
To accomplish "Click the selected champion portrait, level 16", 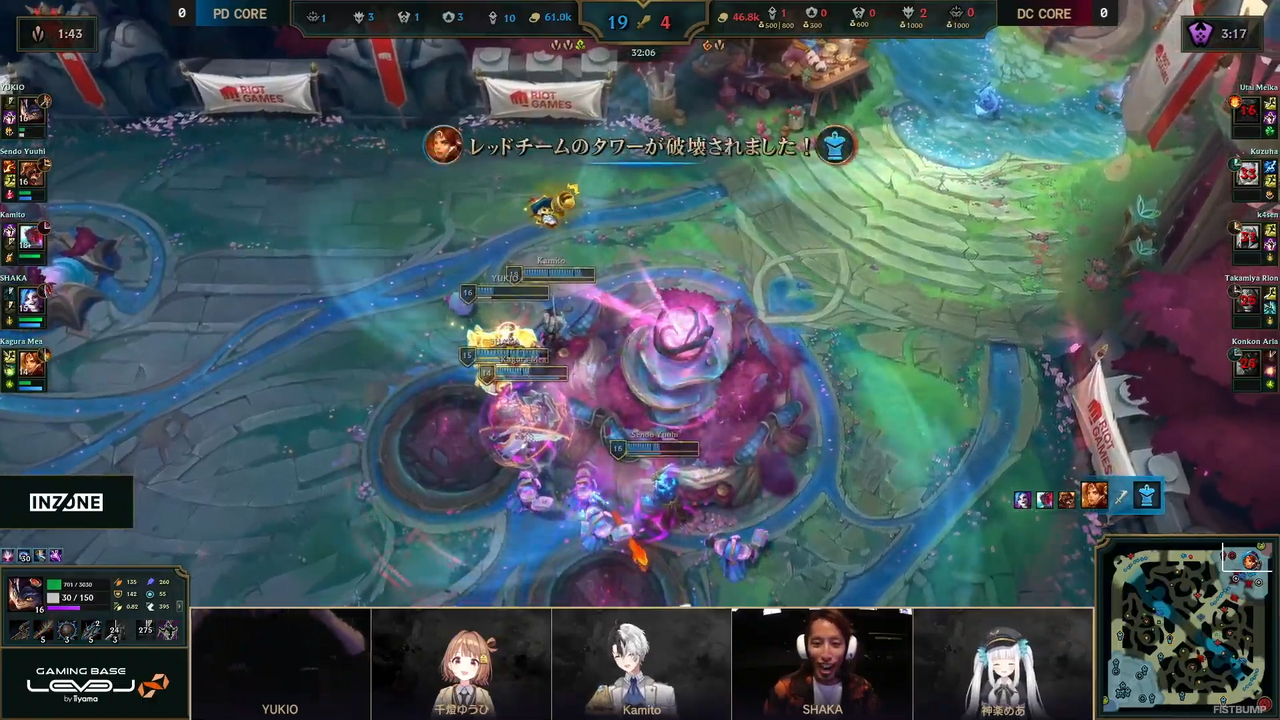I will tap(24, 595).
